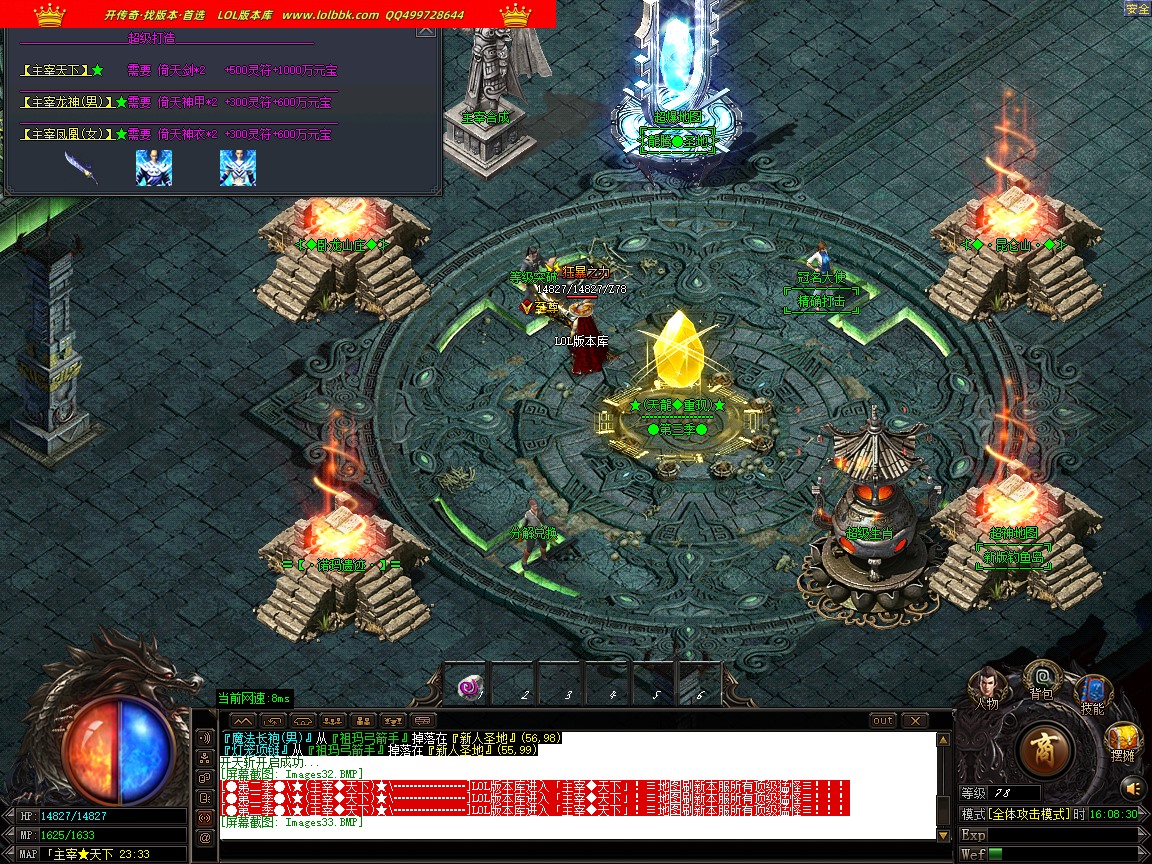Open the 商 shop round button
The height and width of the screenshot is (864, 1152).
tap(1046, 749)
